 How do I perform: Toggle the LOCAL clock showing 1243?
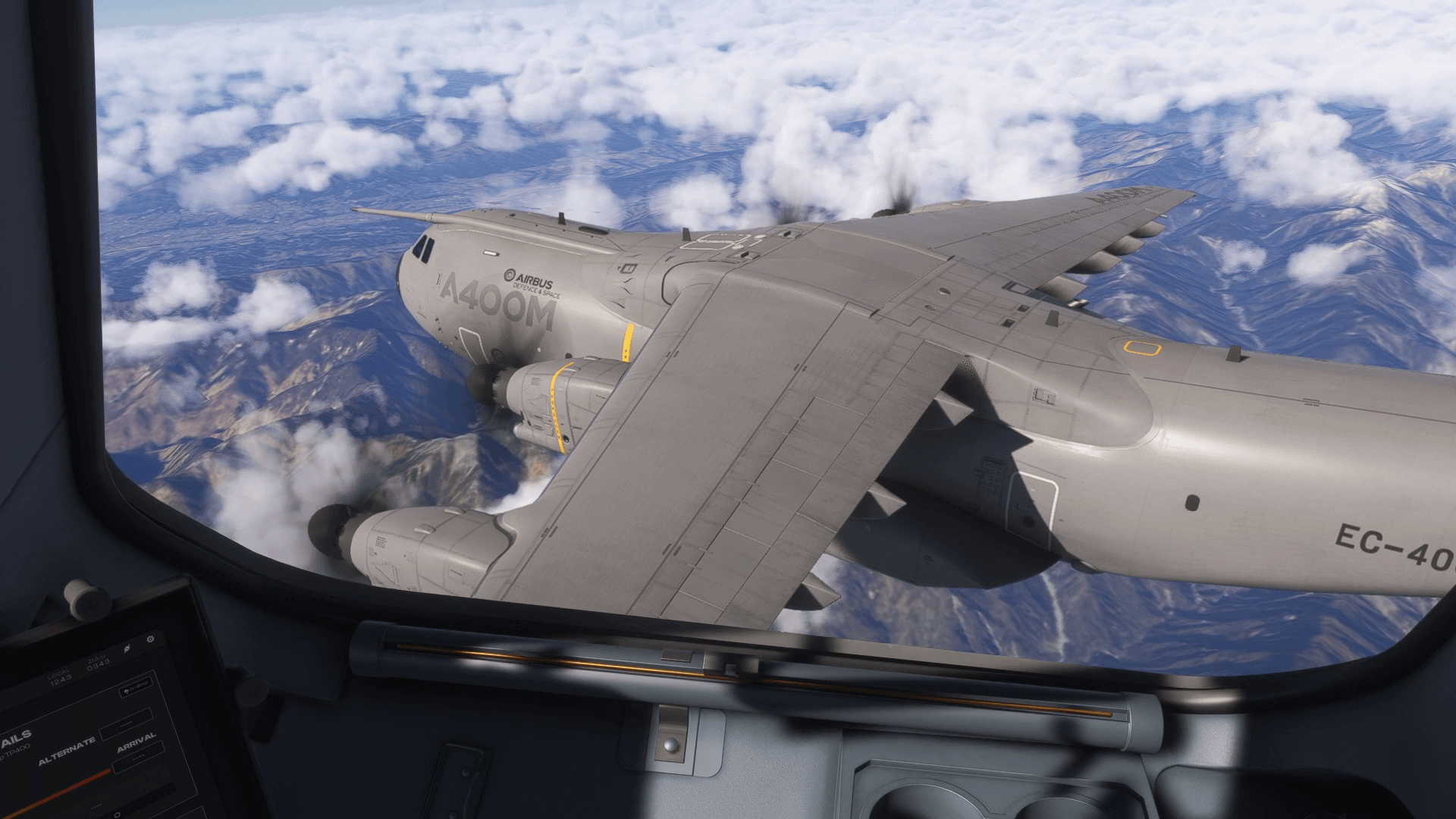tap(61, 676)
